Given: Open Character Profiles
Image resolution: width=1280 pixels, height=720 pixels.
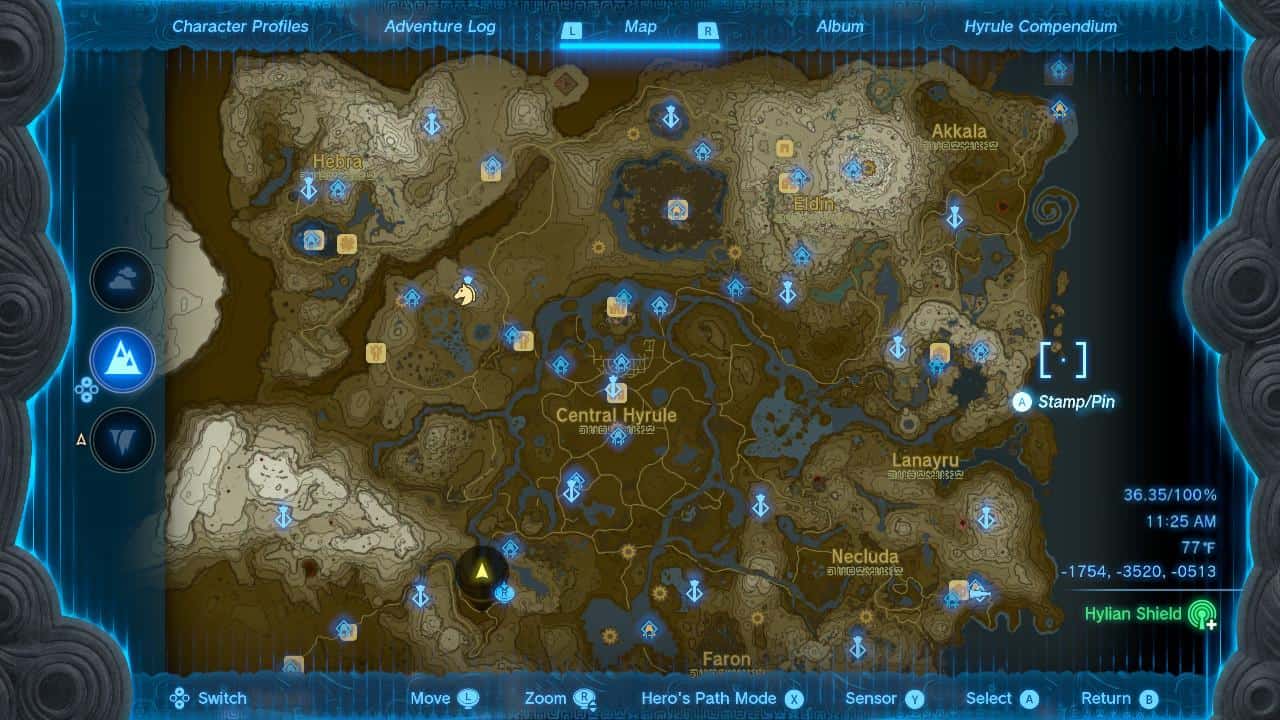Looking at the screenshot, I should coord(239,27).
